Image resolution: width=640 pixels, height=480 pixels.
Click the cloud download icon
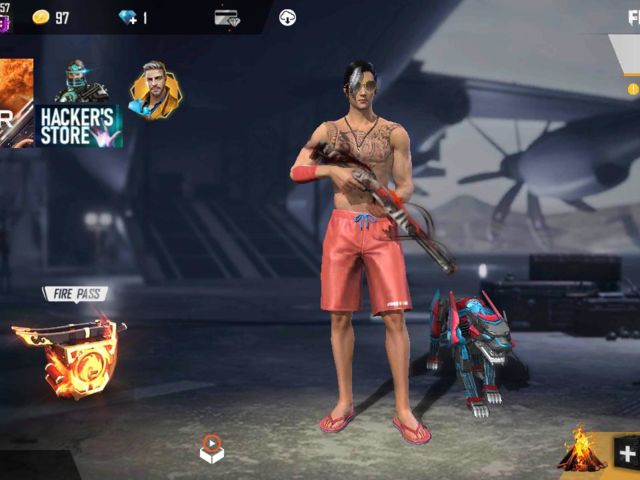[287, 17]
